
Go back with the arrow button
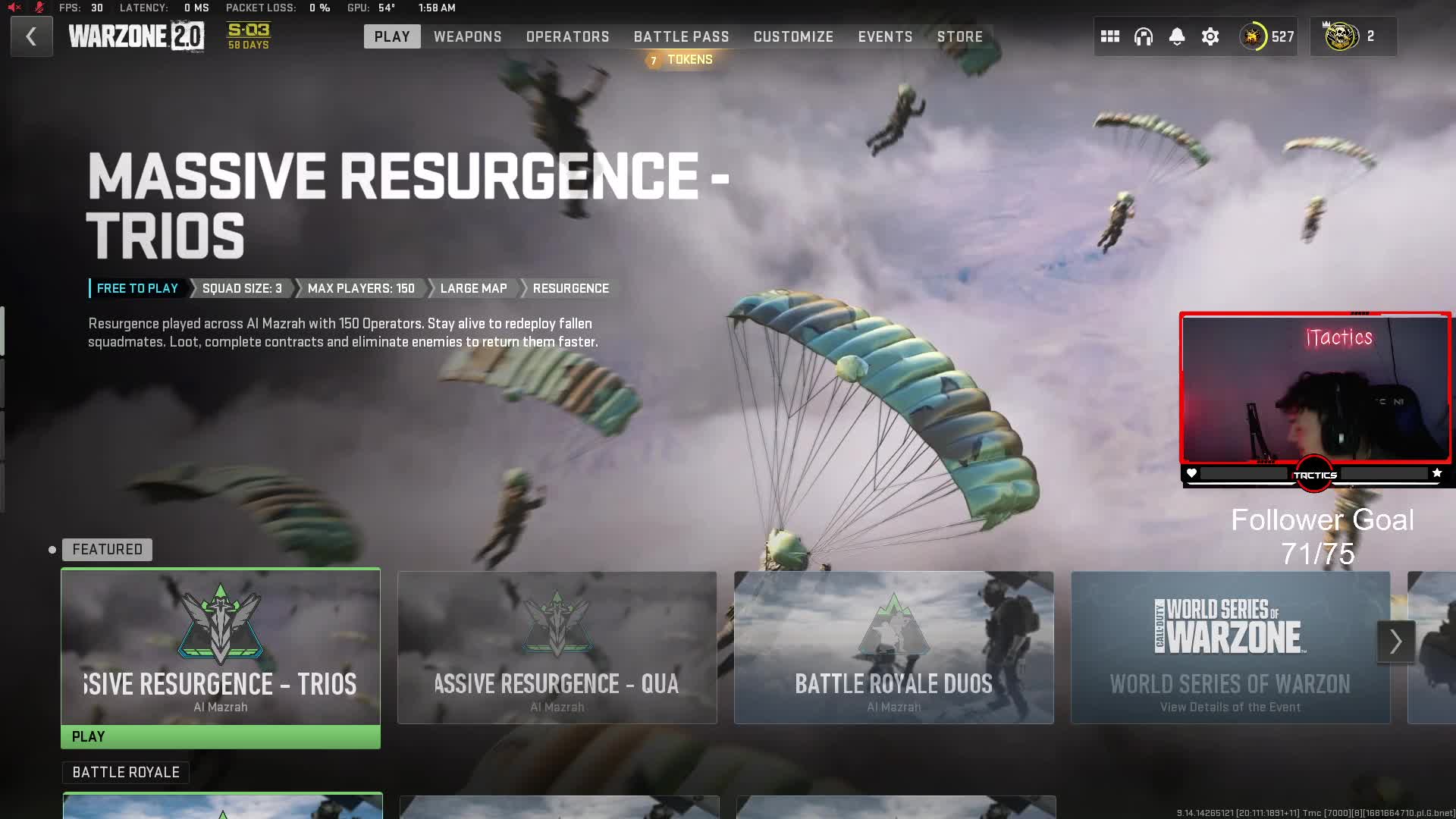click(31, 36)
